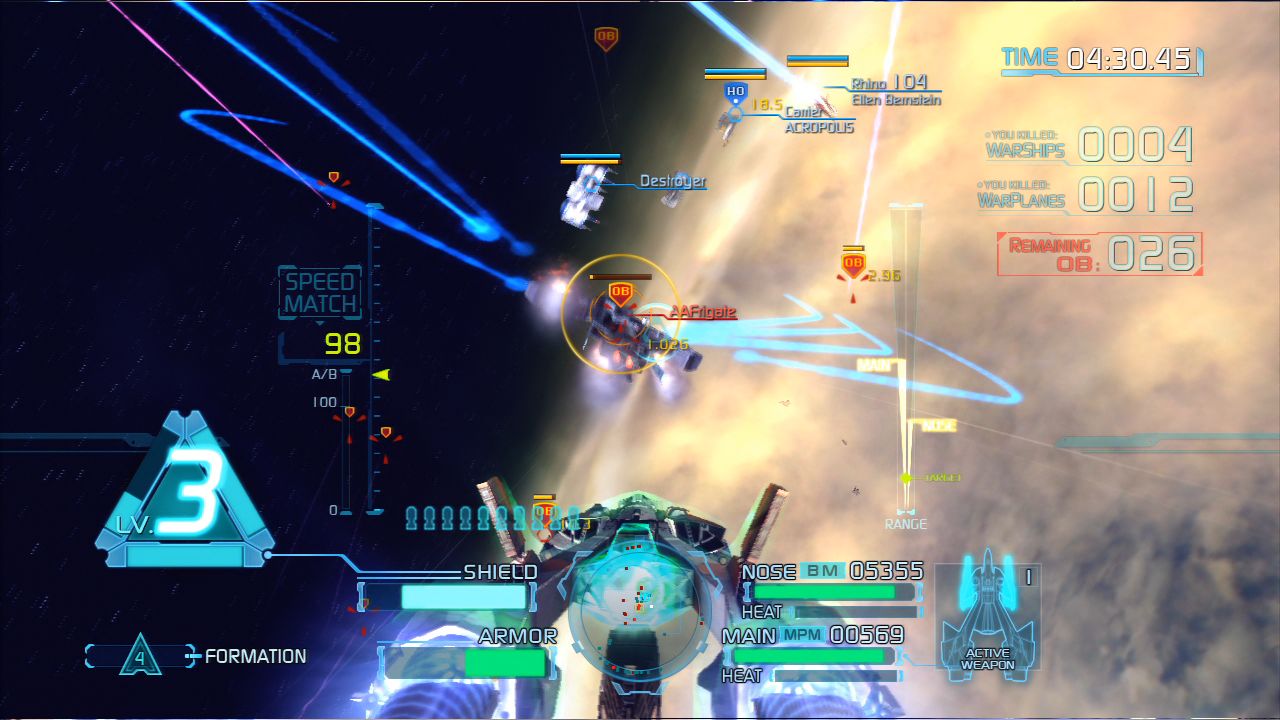Target the AAFrigate OB marker
This screenshot has width=1280, height=720.
pyautogui.click(x=620, y=294)
